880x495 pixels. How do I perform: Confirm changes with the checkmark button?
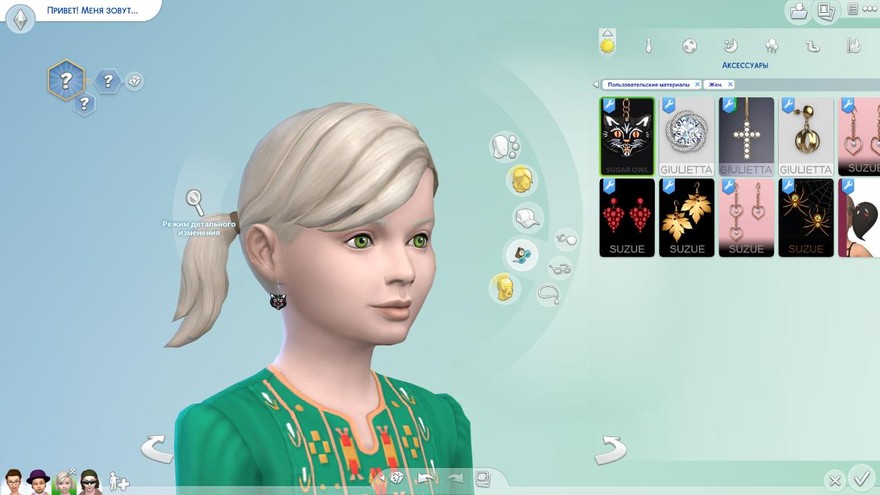tap(860, 477)
